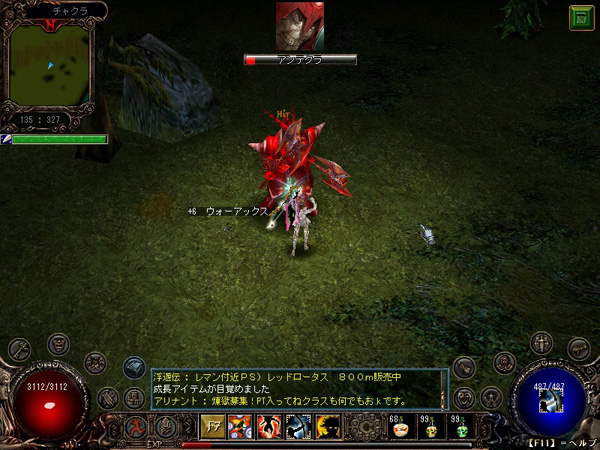Use the green potion in the belt
Image resolution: width=600 pixels, height=450 pixels.
click(461, 429)
